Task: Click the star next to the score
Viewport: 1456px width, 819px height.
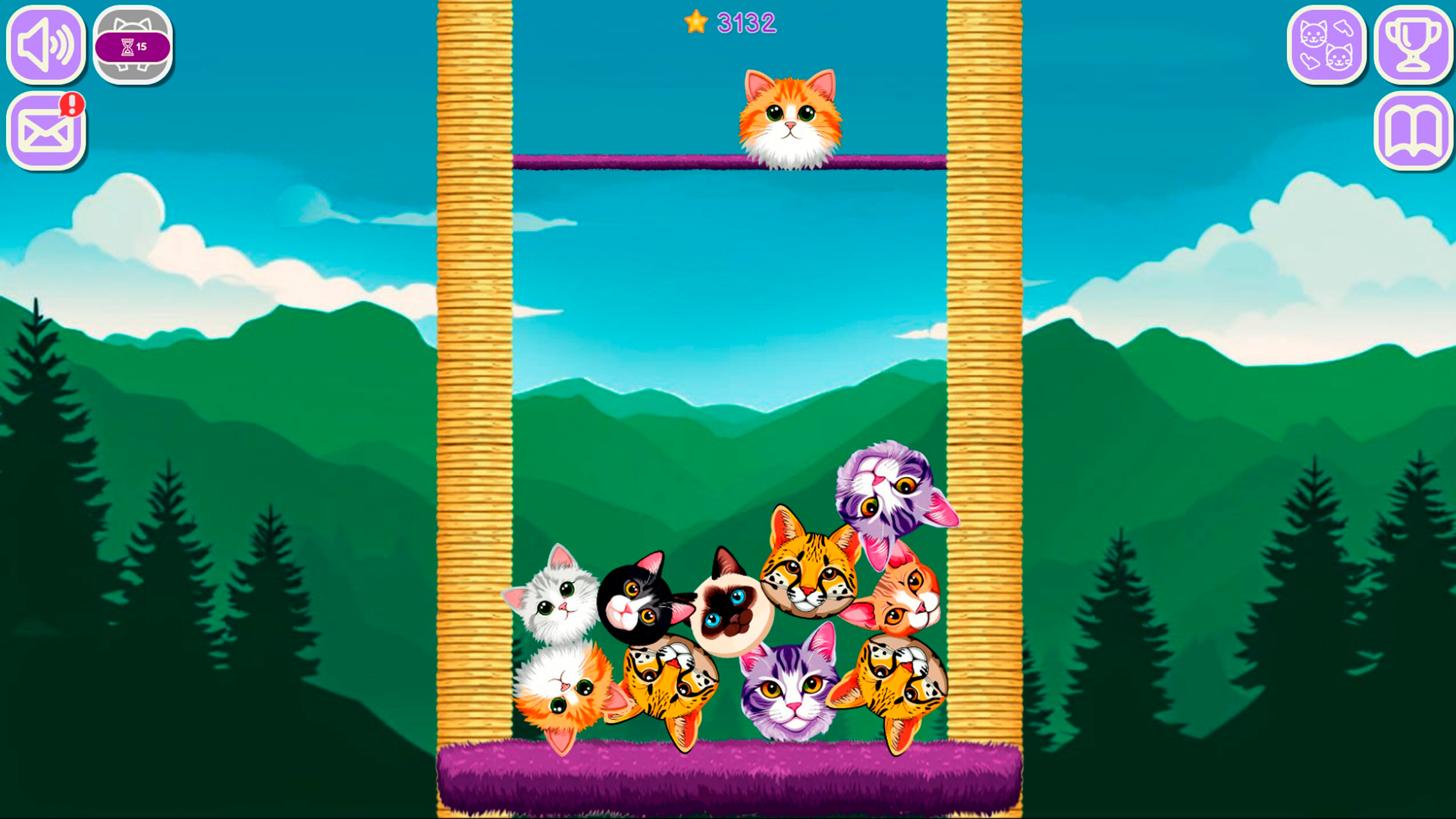Action: pos(695,22)
